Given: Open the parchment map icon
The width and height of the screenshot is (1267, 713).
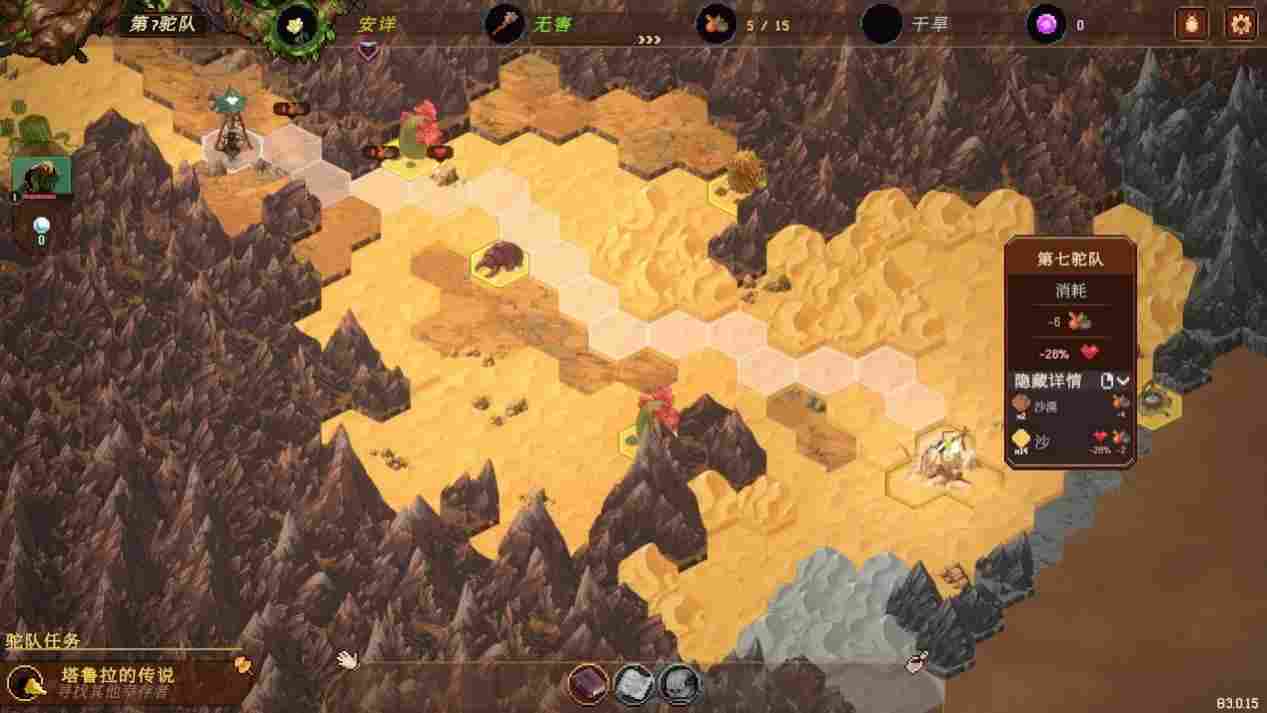Looking at the screenshot, I should (633, 684).
